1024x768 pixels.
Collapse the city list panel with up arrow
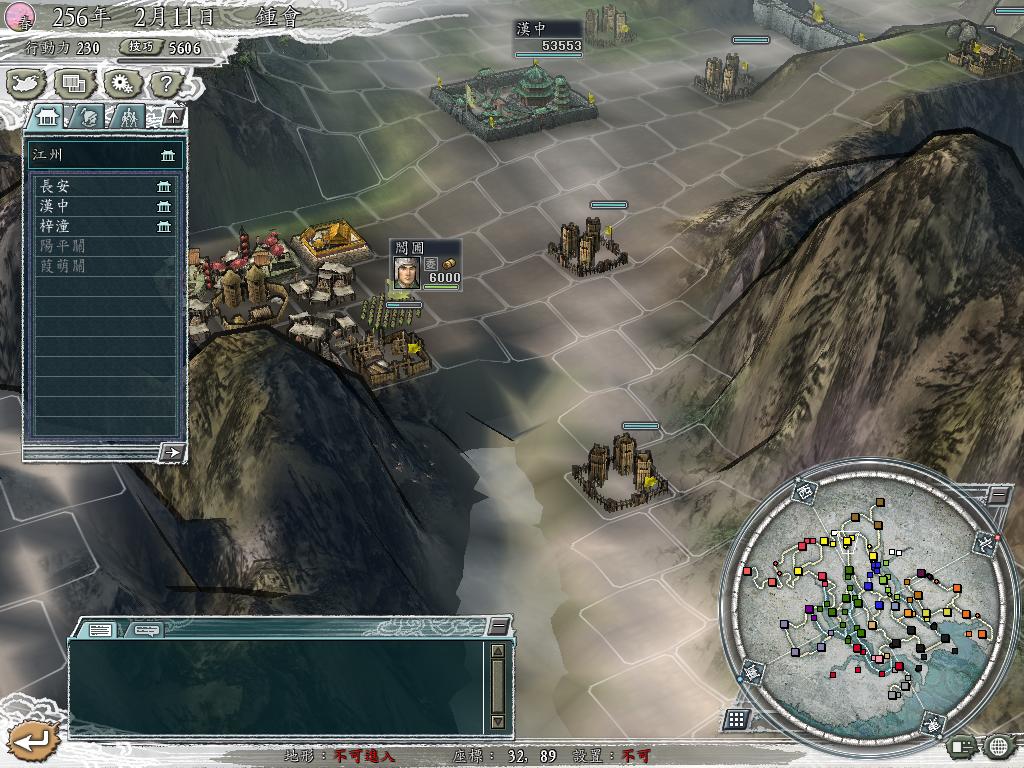pos(173,116)
